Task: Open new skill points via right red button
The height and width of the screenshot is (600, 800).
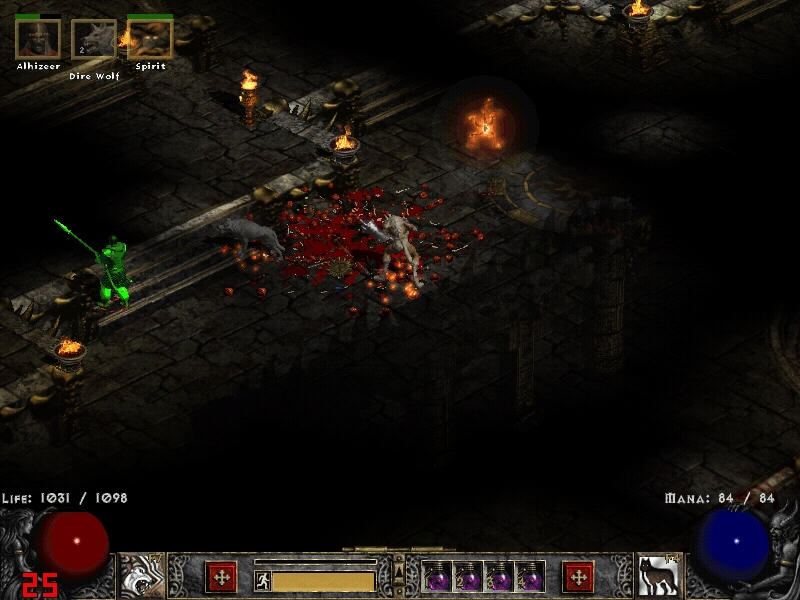Action: pyautogui.click(x=578, y=577)
